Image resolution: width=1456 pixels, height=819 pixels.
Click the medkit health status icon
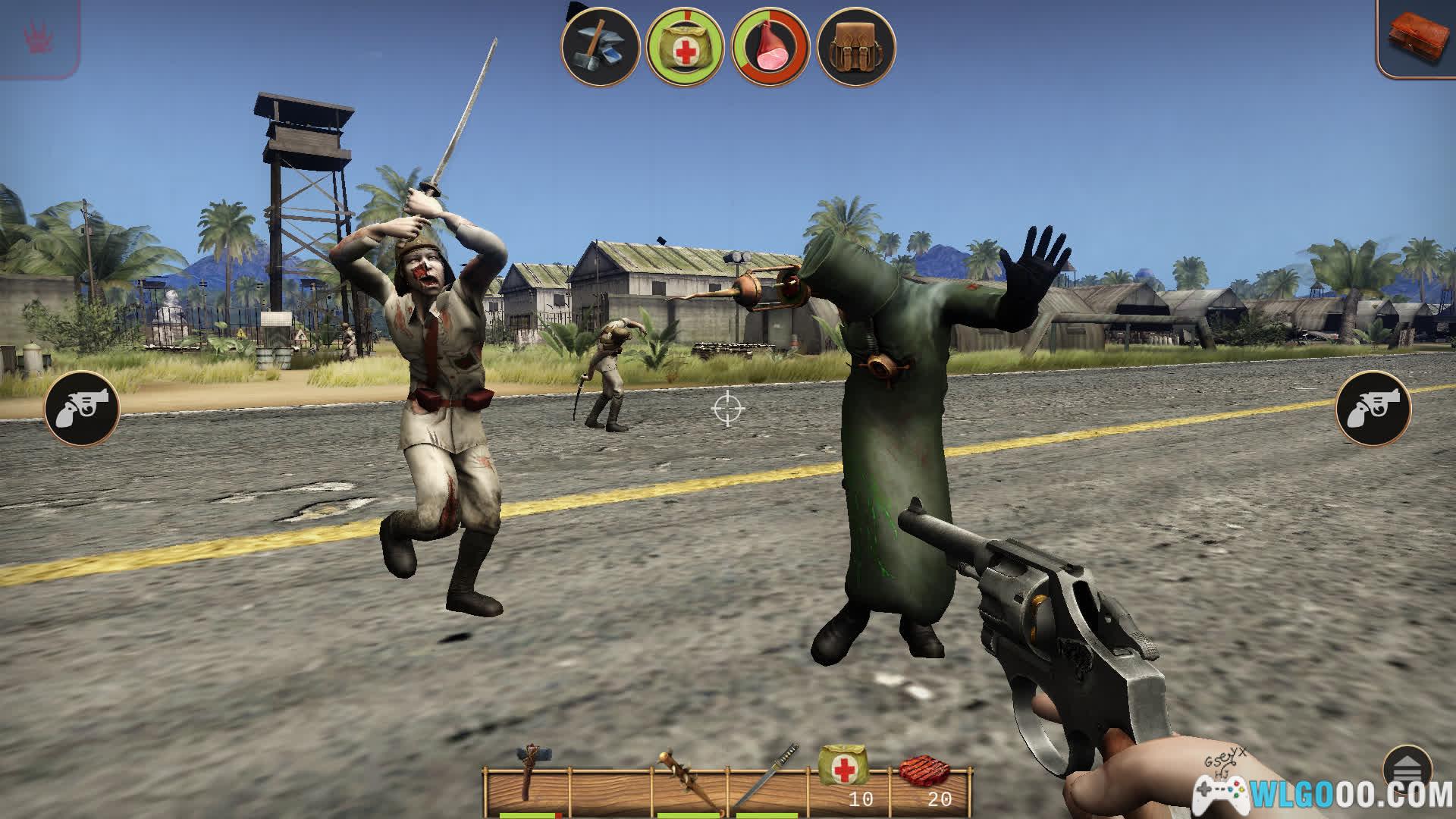(x=685, y=48)
